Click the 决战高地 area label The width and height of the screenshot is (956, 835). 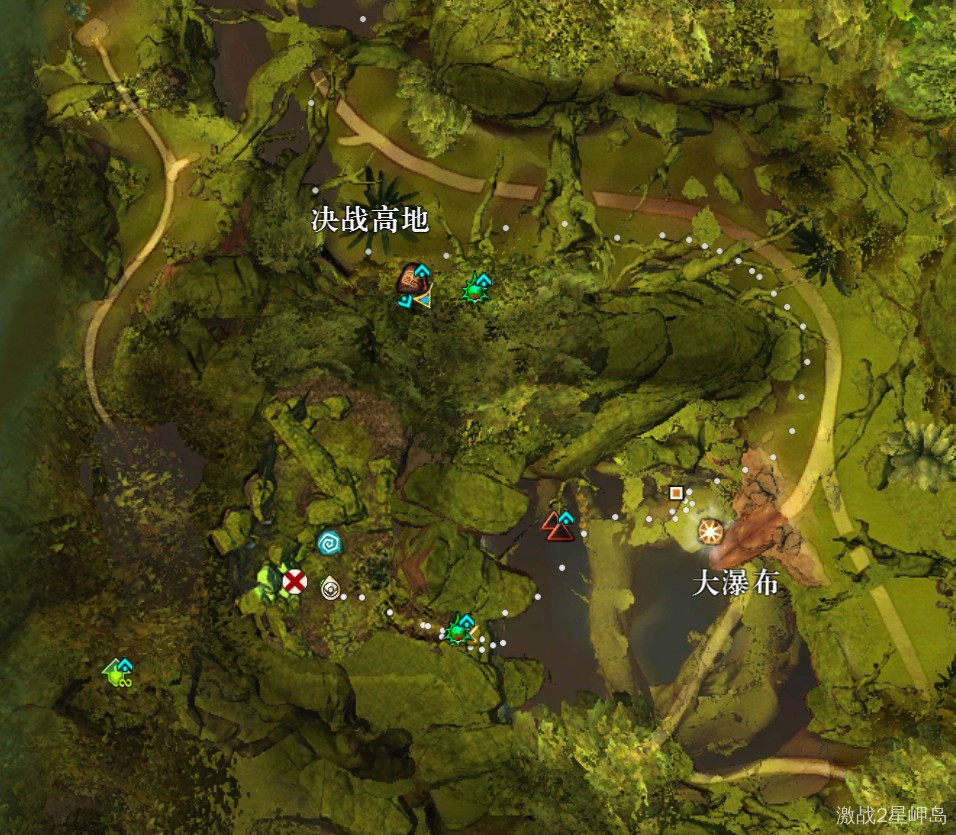tap(370, 221)
